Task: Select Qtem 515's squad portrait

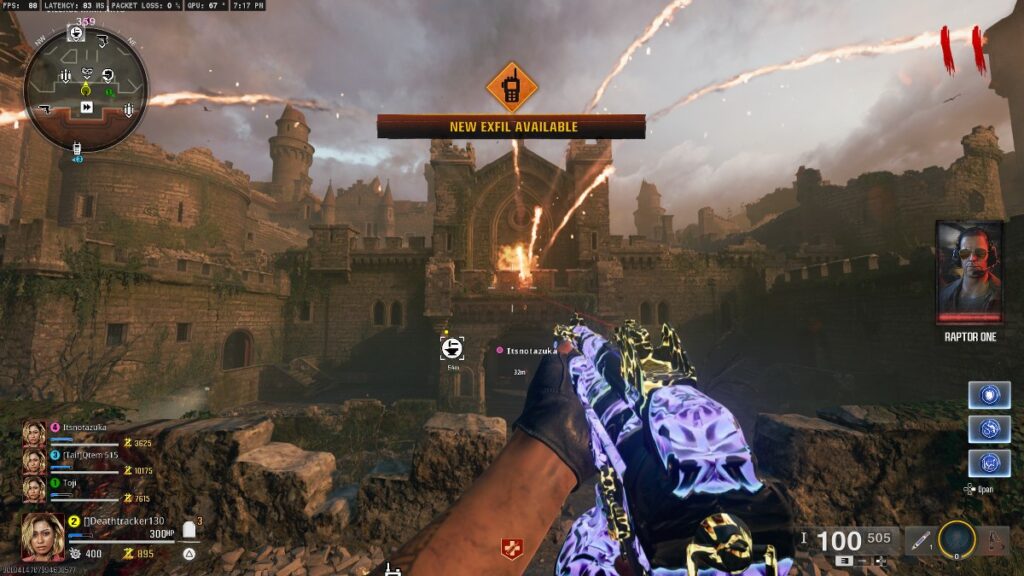Action: click(34, 460)
